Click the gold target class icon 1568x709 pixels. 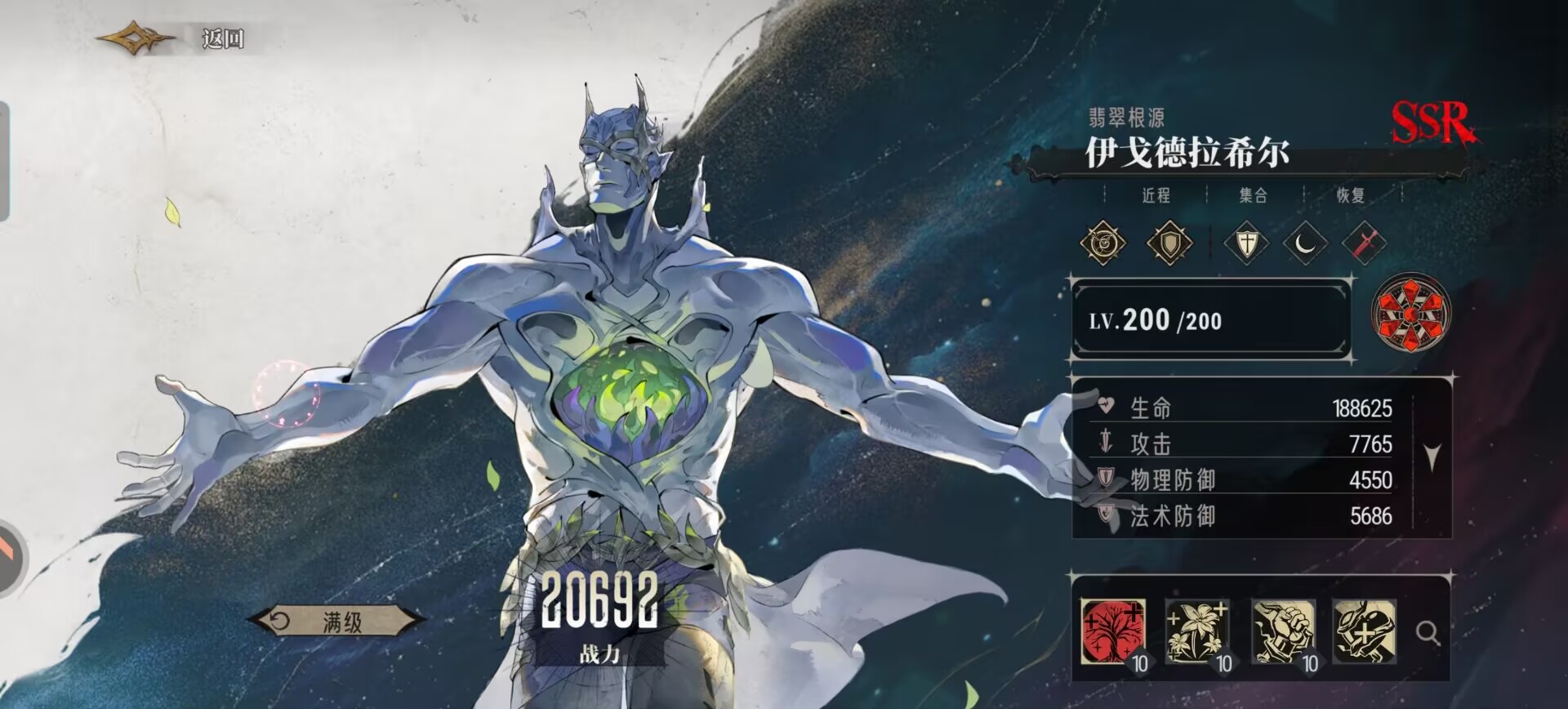tap(1103, 243)
